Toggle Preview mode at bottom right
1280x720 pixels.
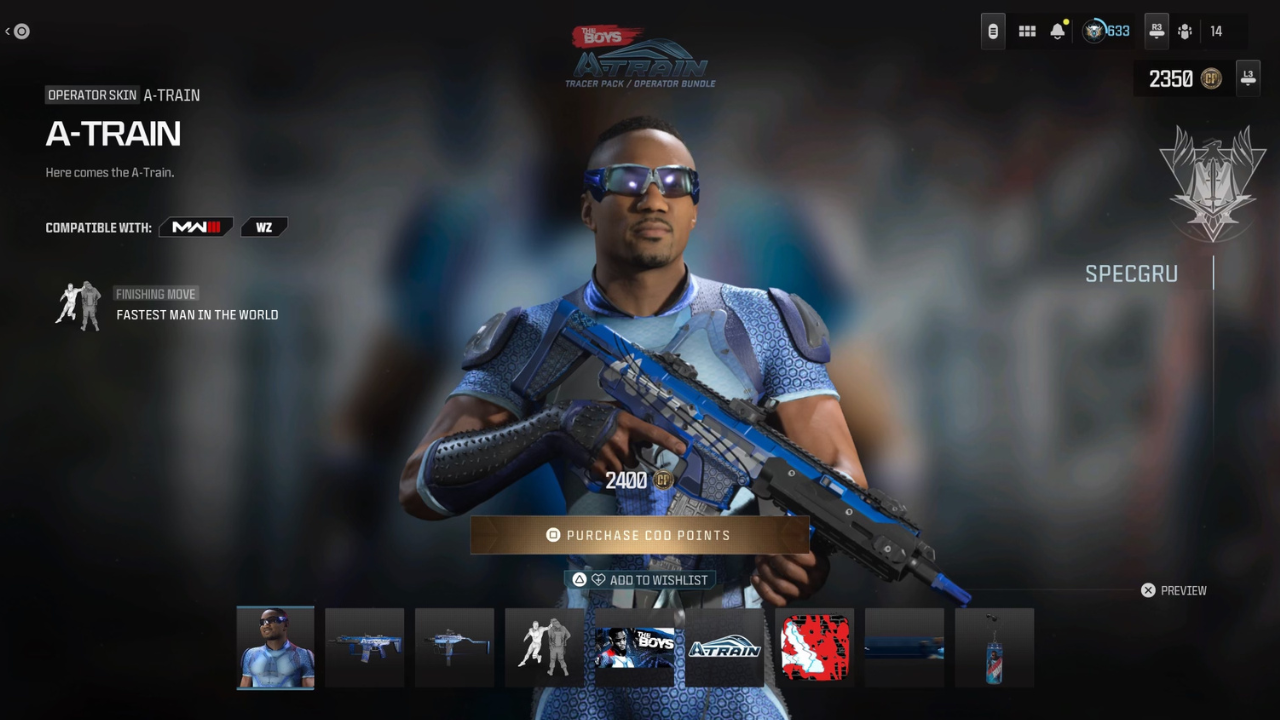coord(1173,590)
